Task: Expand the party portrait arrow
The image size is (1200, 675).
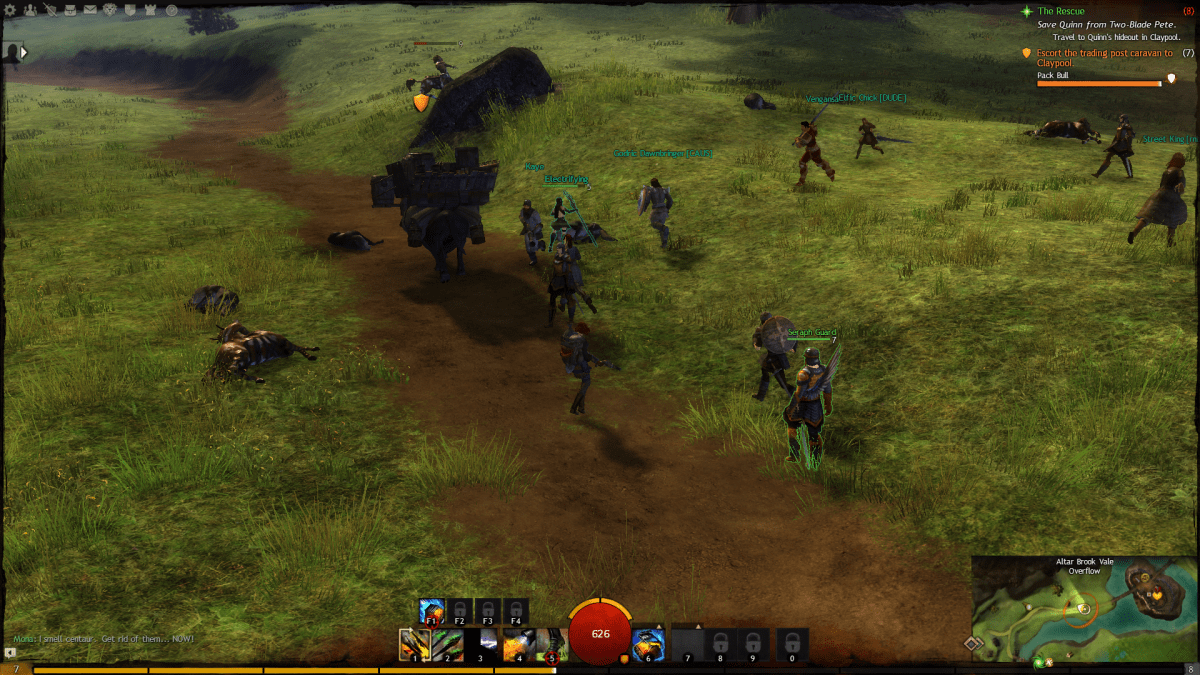Action: tap(24, 52)
